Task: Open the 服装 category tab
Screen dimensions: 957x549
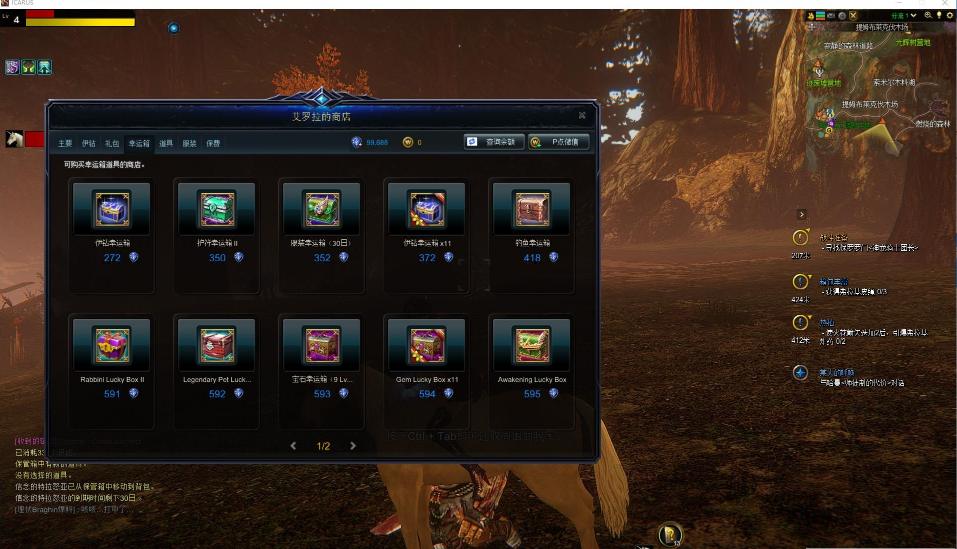Action: pyautogui.click(x=190, y=143)
